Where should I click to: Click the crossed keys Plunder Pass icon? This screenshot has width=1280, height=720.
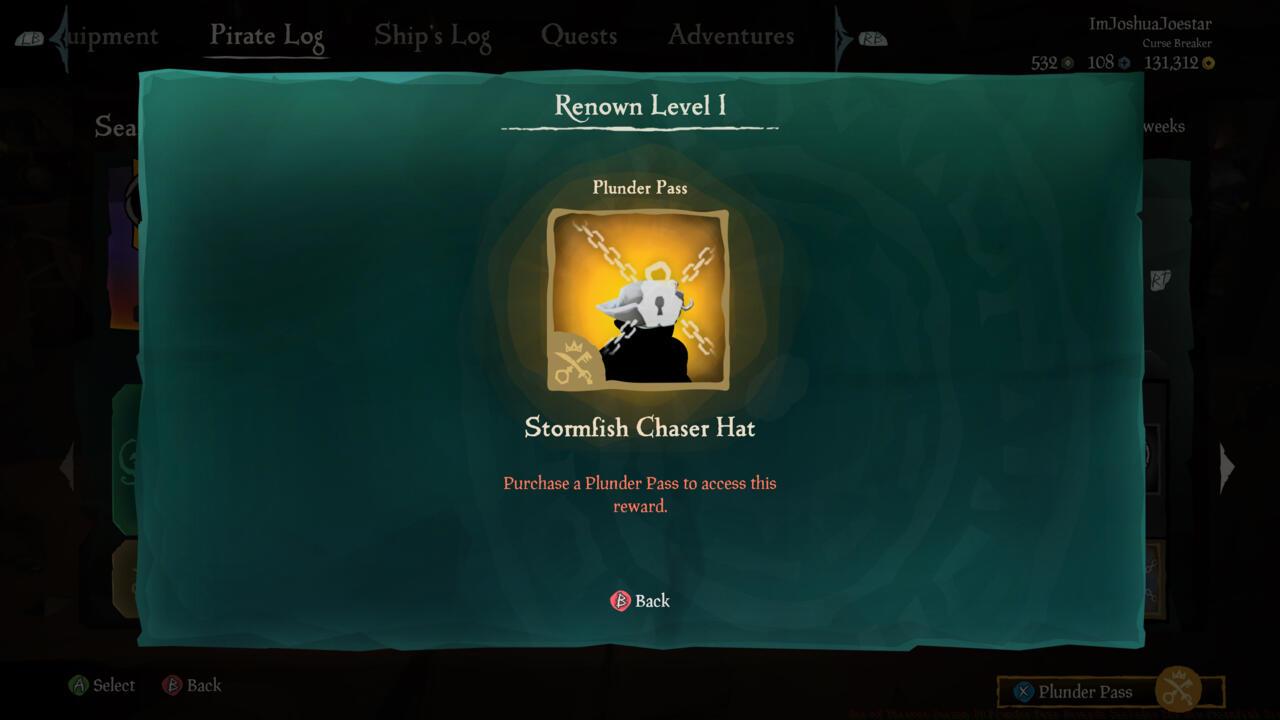[x=1180, y=690]
